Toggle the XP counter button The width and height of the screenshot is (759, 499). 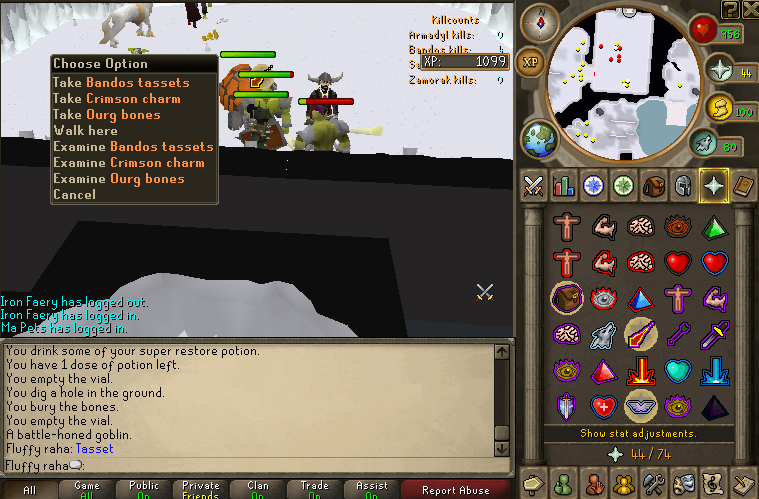point(531,61)
